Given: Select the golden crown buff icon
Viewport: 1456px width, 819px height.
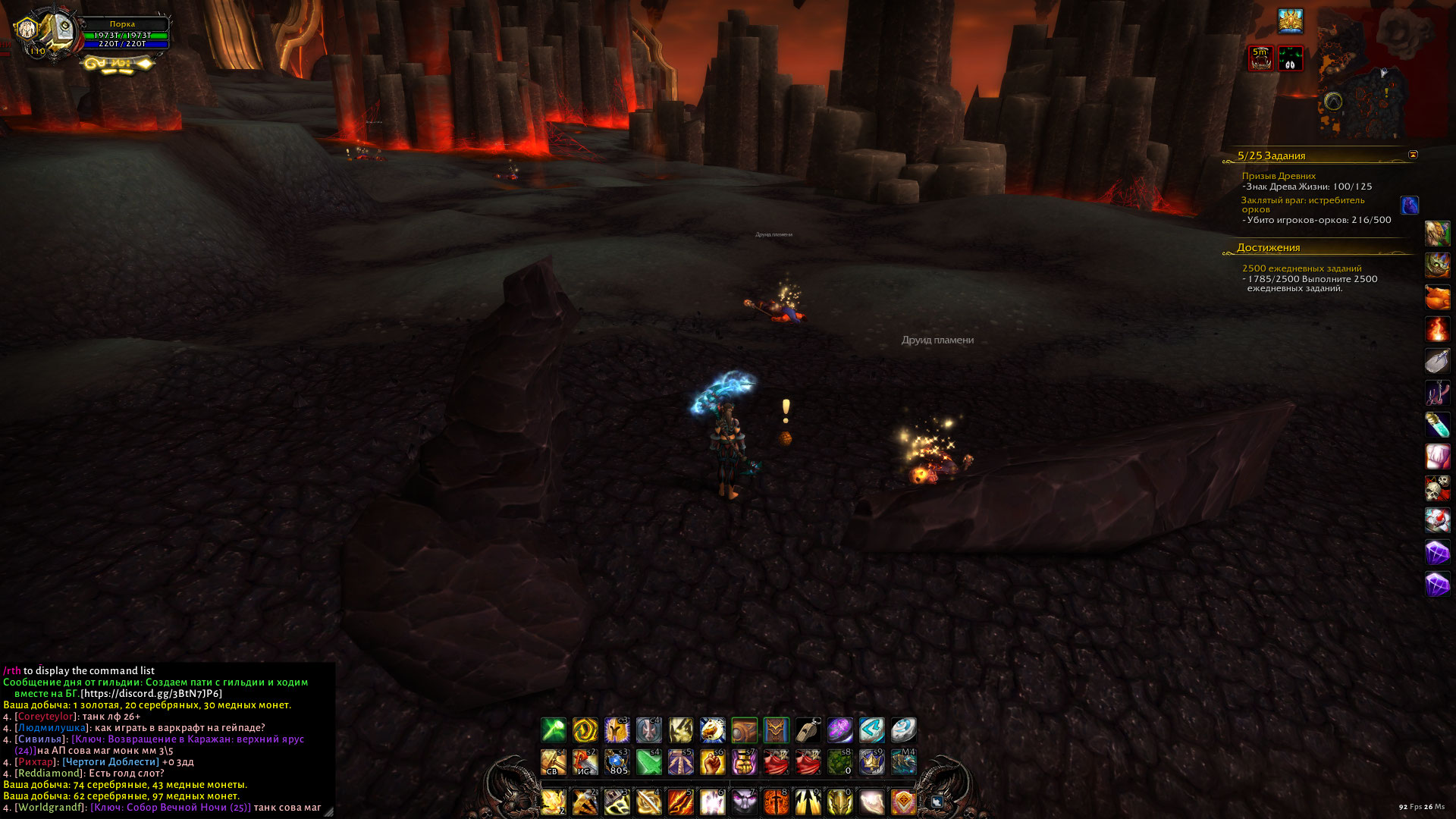Looking at the screenshot, I should 1290,21.
